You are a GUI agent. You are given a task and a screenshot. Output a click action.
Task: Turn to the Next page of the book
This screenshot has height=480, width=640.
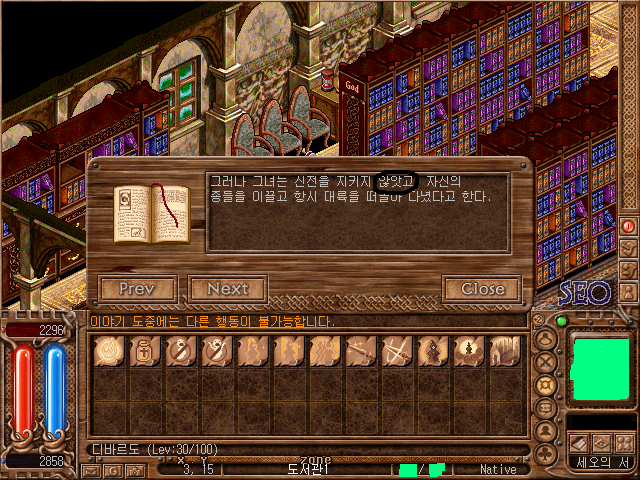point(227,289)
